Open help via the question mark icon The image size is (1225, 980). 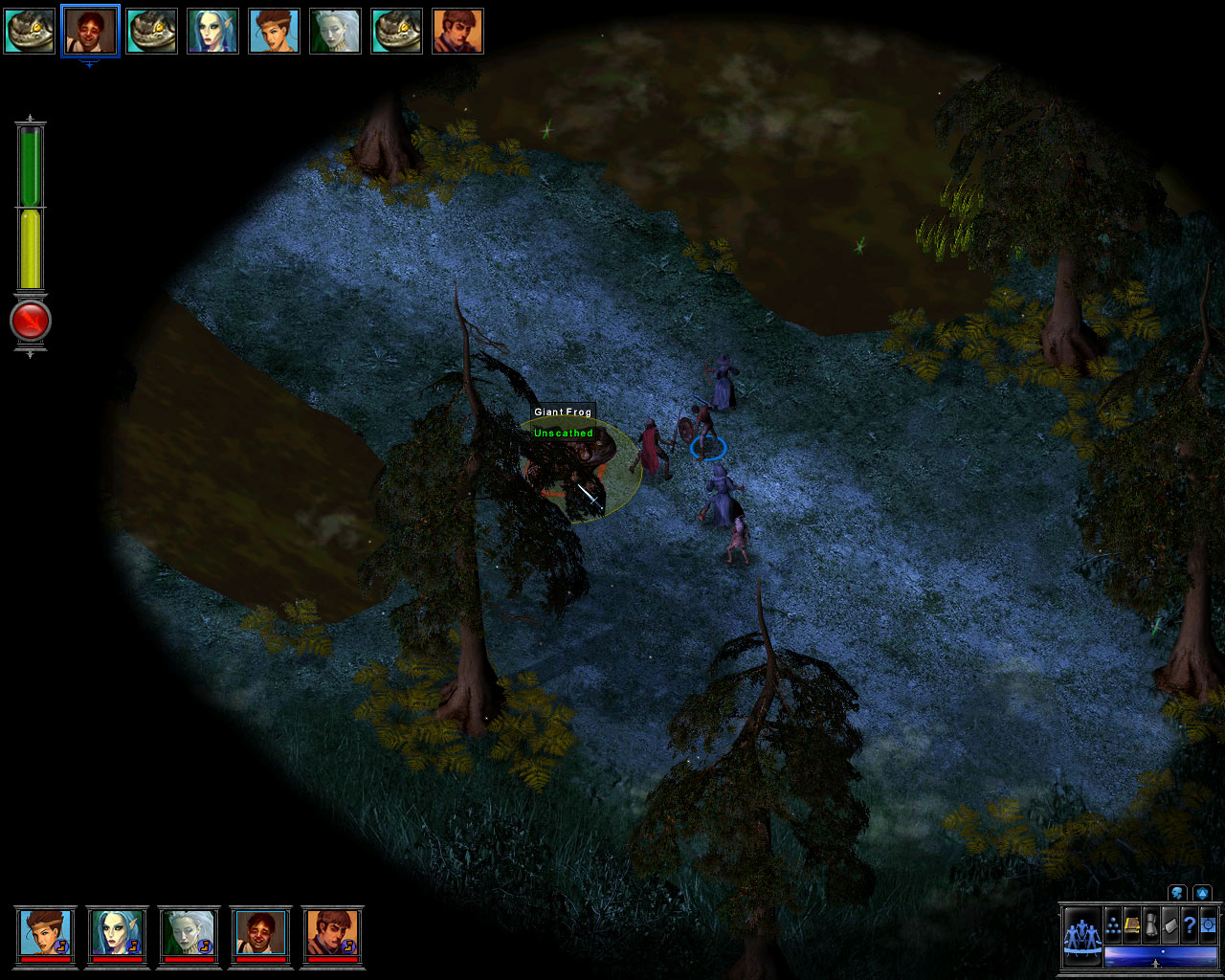pyautogui.click(x=1190, y=925)
